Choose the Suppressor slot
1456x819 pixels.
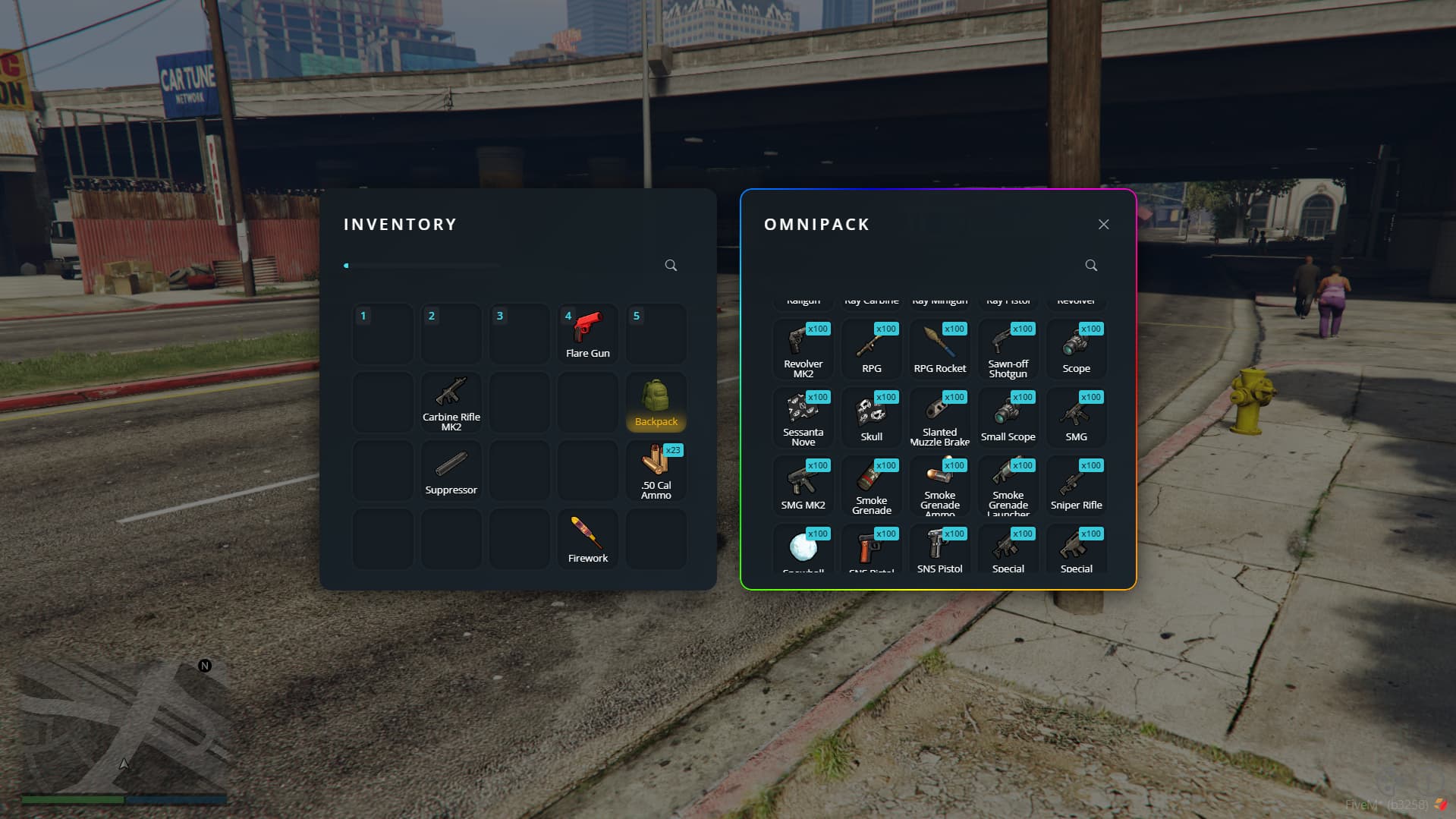tap(451, 471)
